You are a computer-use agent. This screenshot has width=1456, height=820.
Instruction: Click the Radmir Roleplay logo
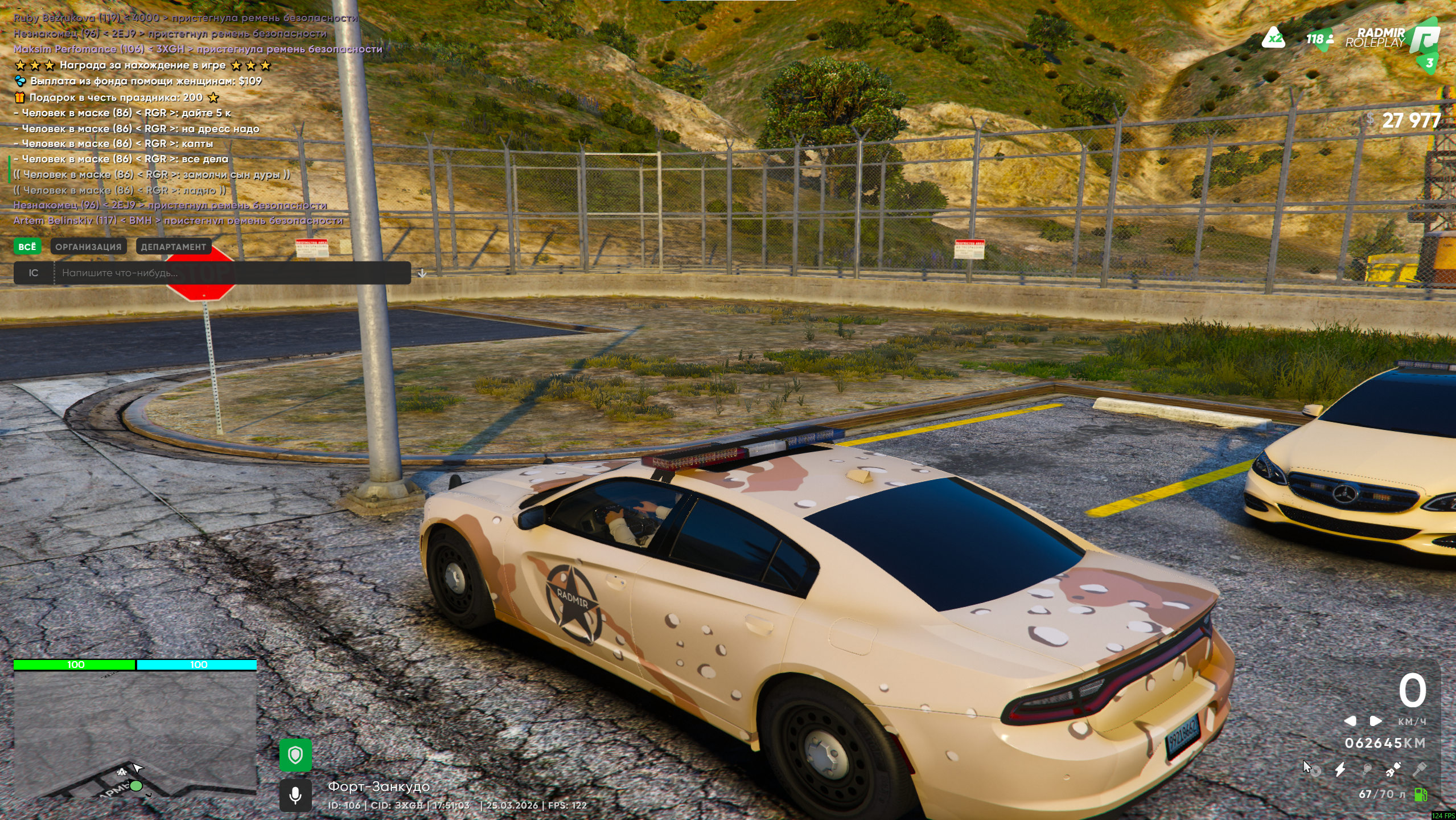1395,38
